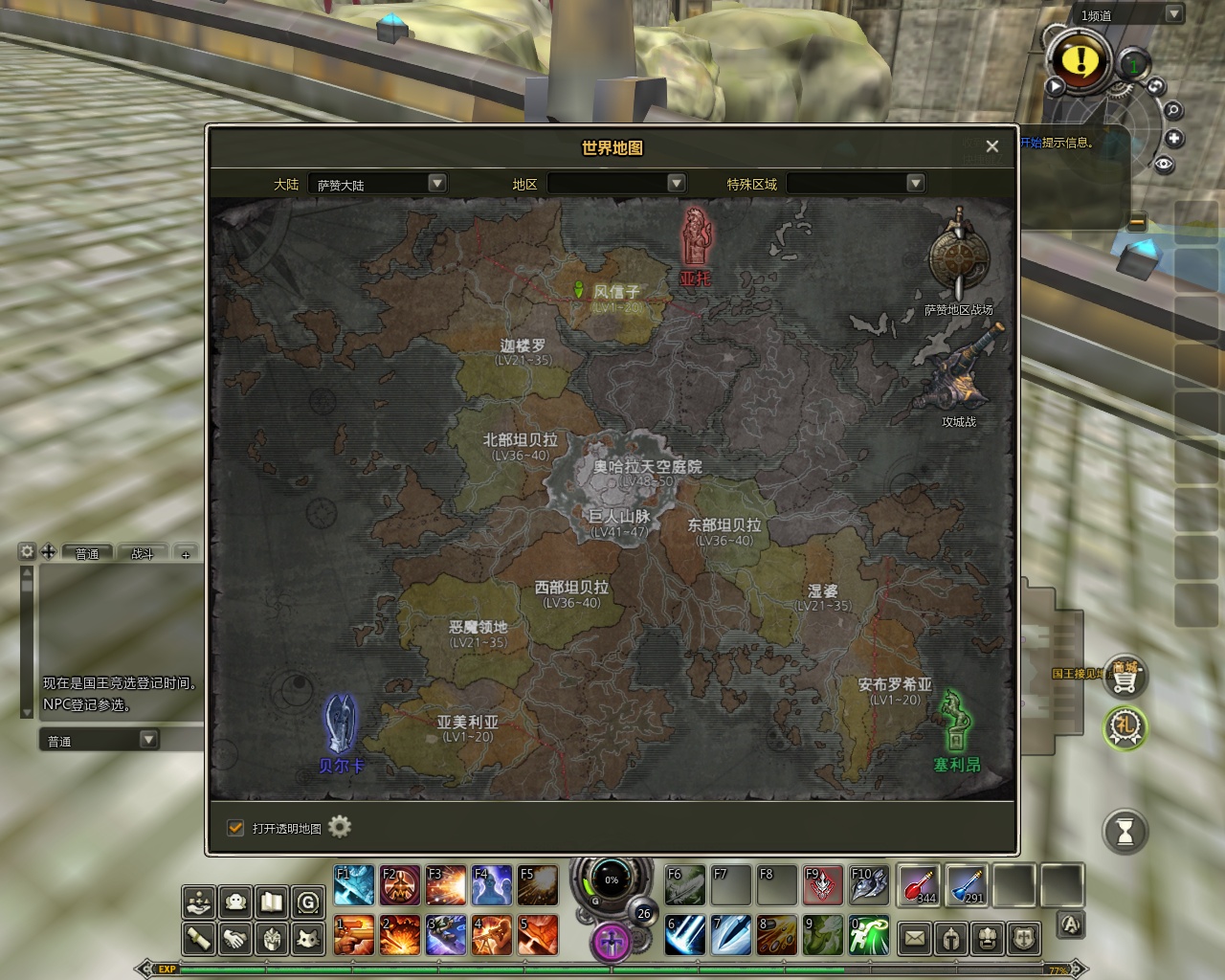Click the gear icon beside the transparent map option
This screenshot has height=980, width=1225.
[340, 827]
